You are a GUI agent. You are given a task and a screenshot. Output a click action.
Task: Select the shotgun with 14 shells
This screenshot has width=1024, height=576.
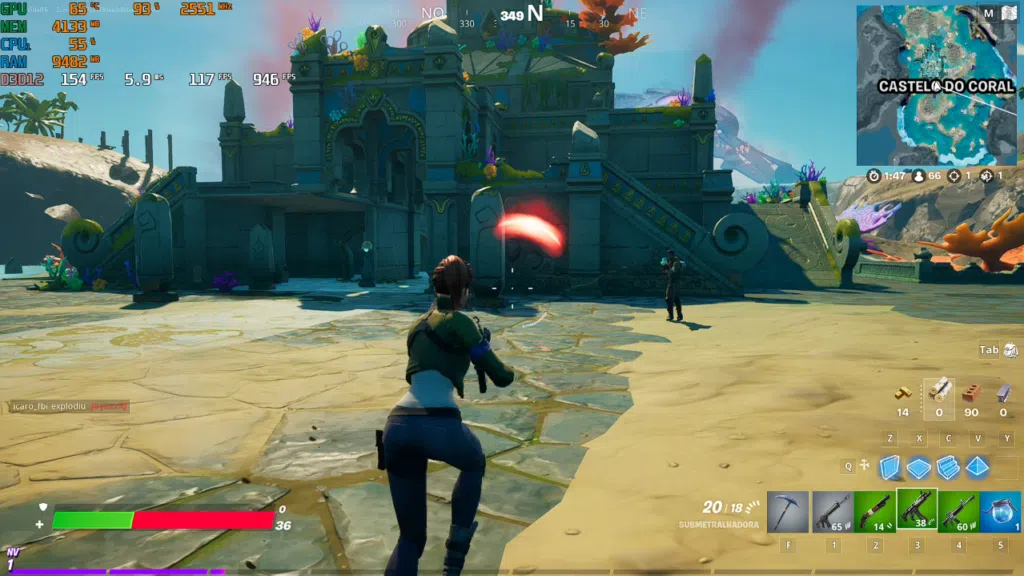click(x=874, y=511)
